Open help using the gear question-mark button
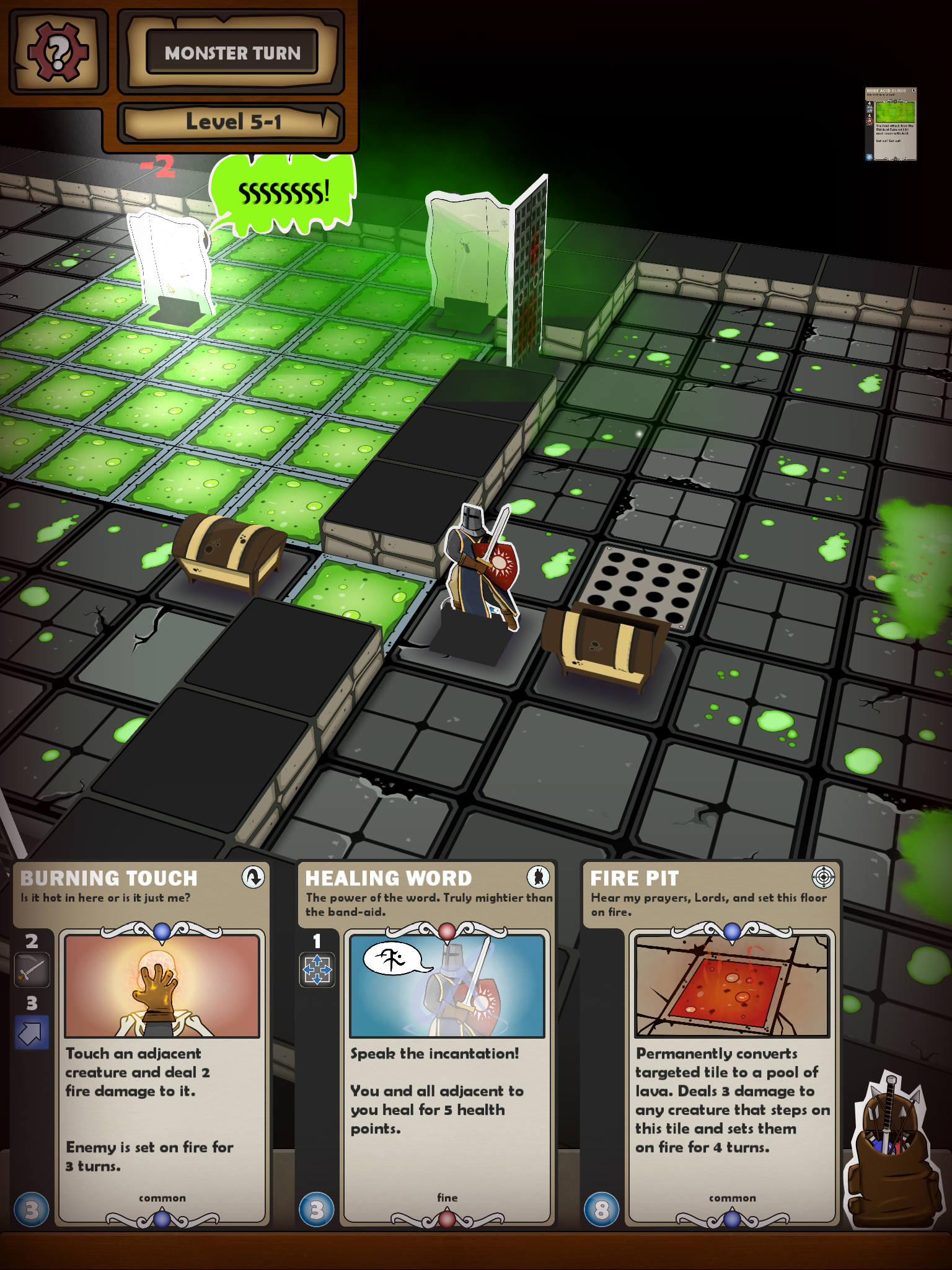The width and height of the screenshot is (952, 1270). point(58,51)
